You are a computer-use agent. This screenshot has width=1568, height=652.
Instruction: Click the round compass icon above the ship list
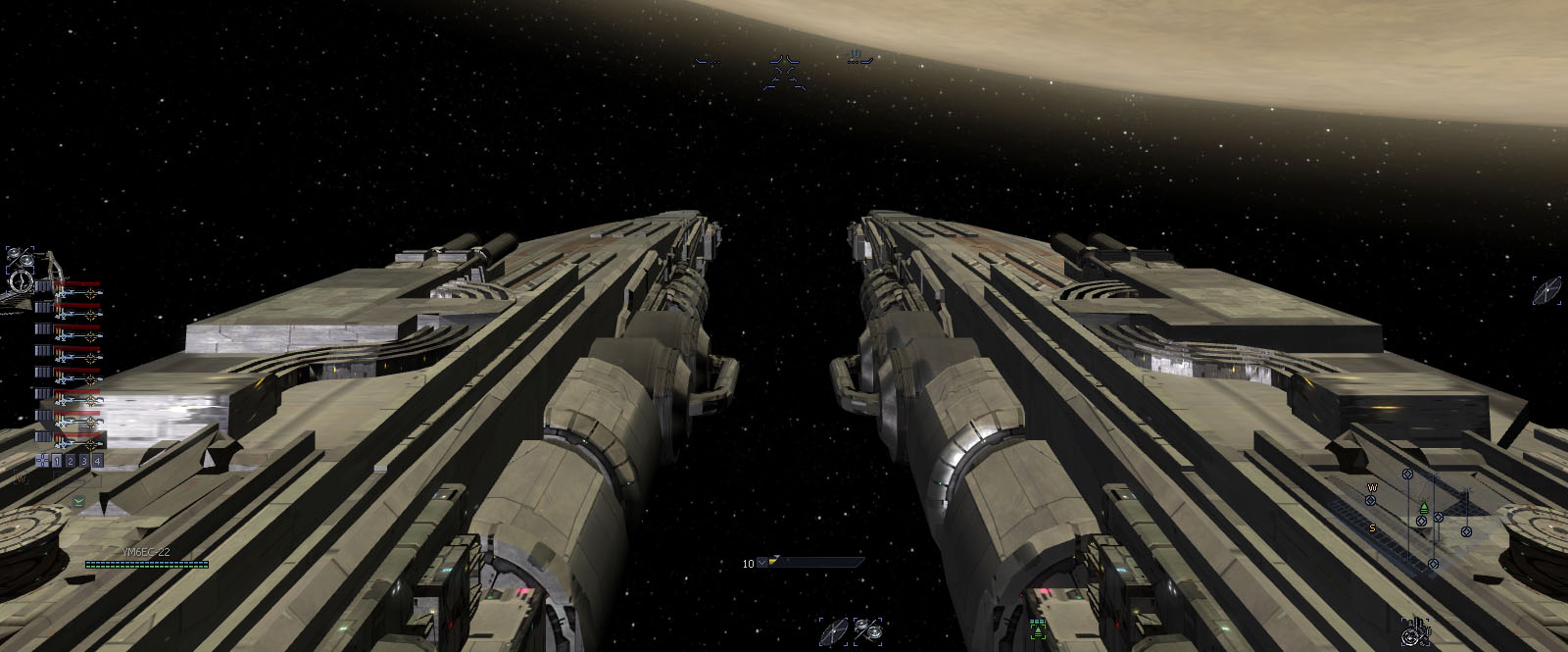[x=19, y=282]
